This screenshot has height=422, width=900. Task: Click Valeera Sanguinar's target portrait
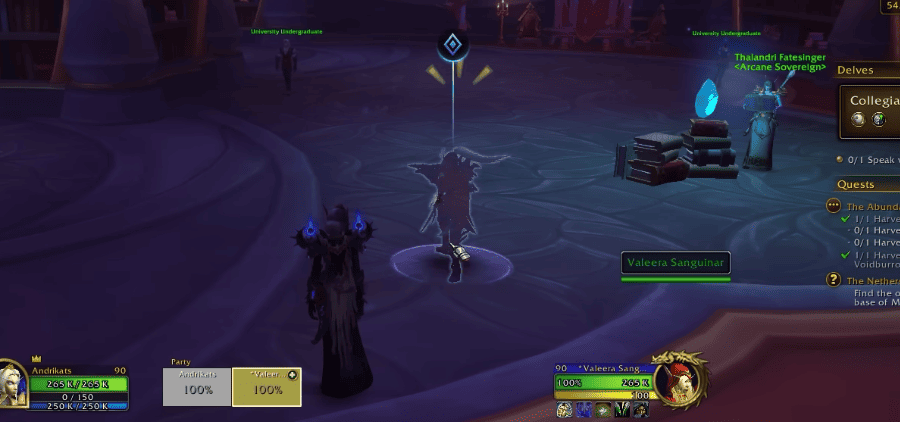[680, 381]
